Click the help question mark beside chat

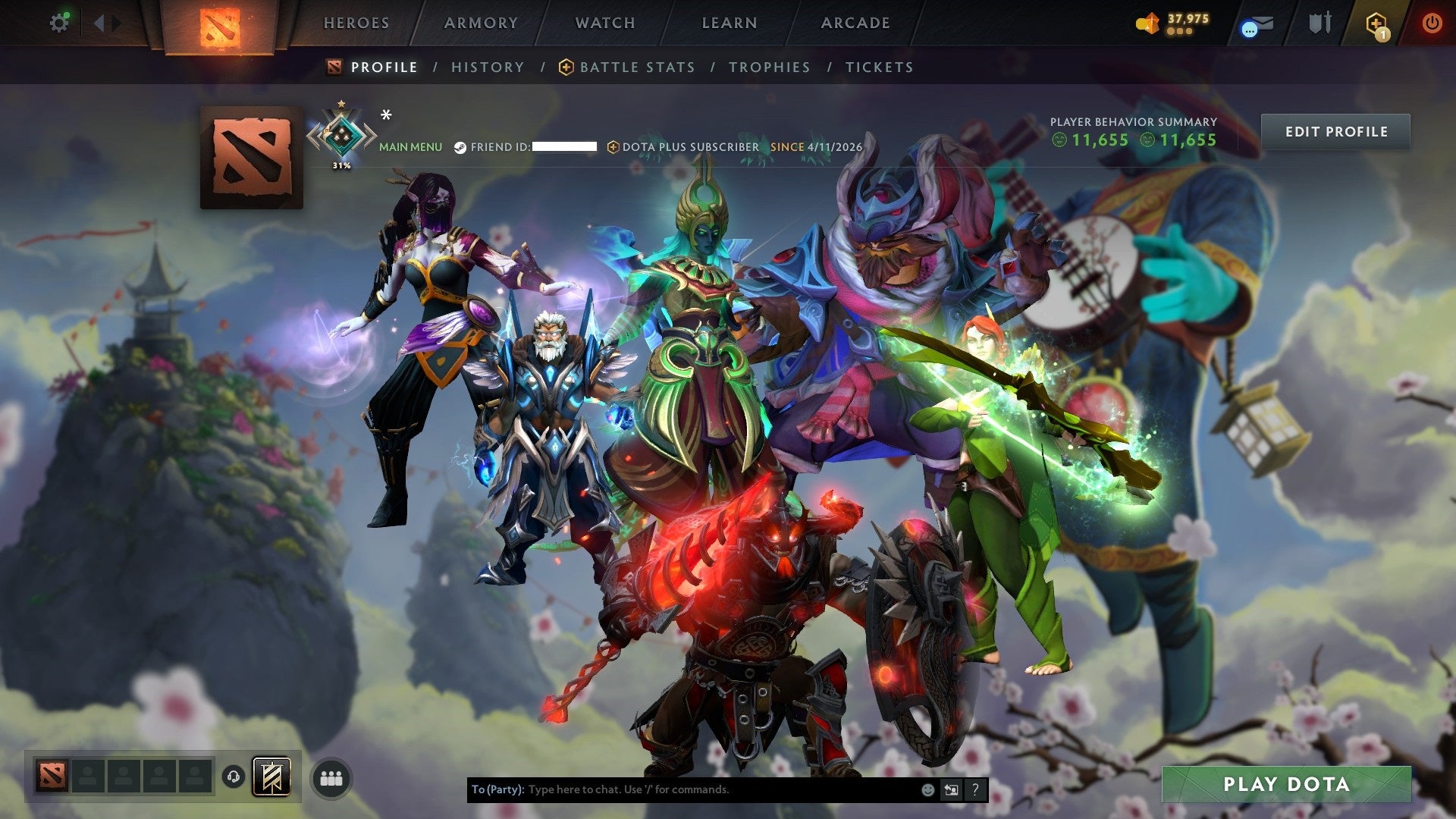(x=974, y=789)
